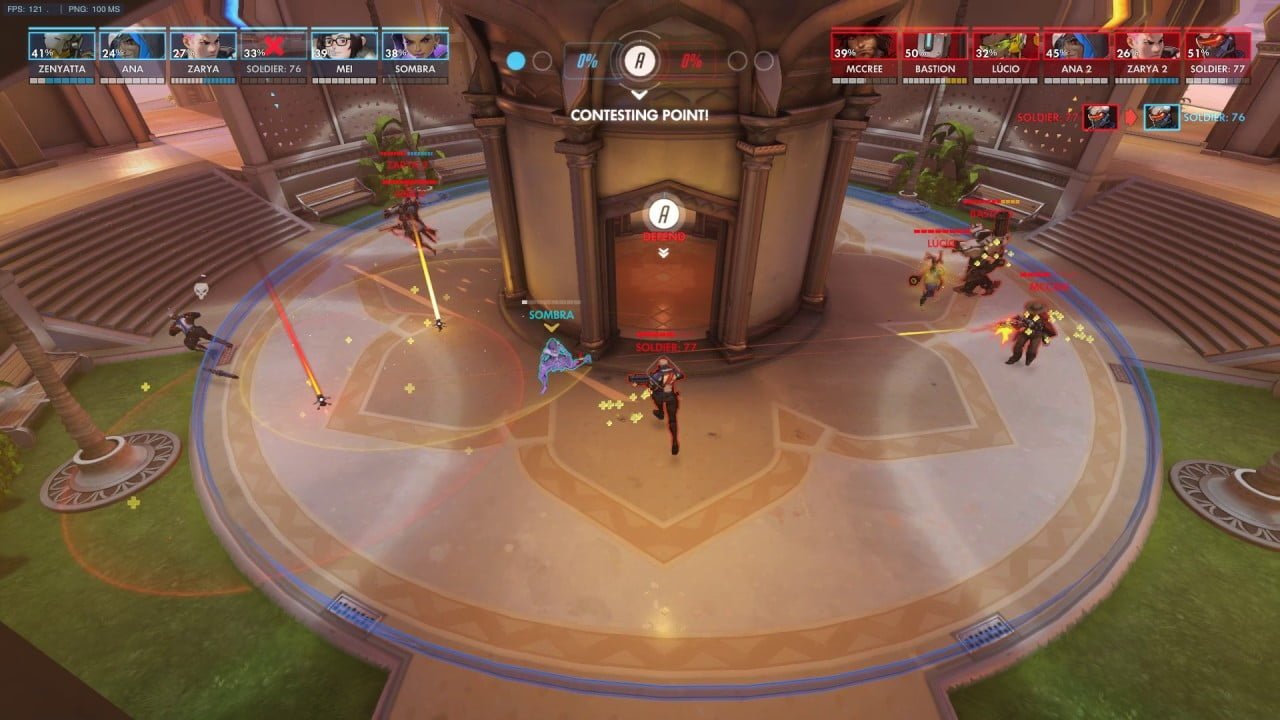This screenshot has height=720, width=1280.
Task: Click the objective point A marker above the doorway
Action: (x=662, y=215)
